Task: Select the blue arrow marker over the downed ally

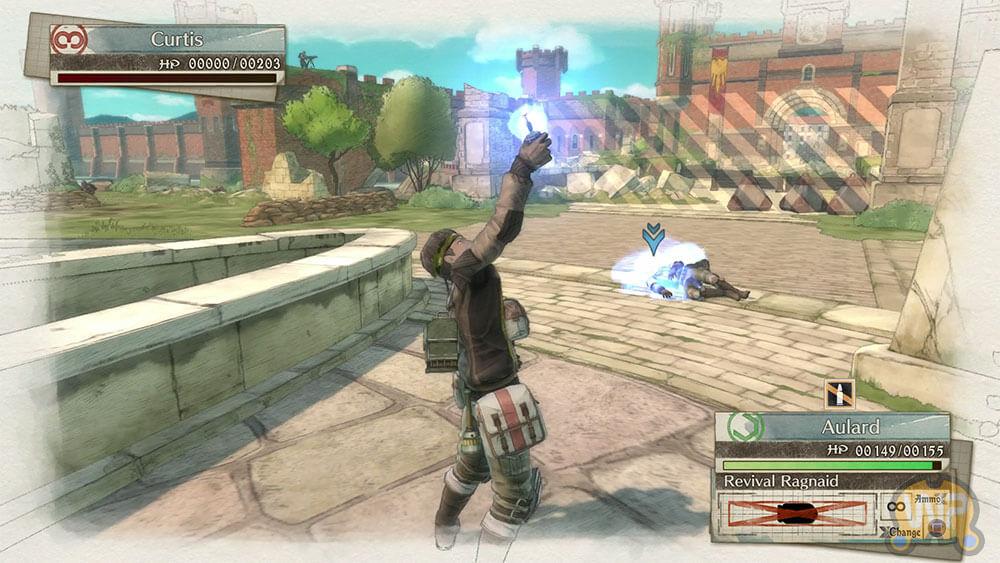Action: tap(653, 239)
